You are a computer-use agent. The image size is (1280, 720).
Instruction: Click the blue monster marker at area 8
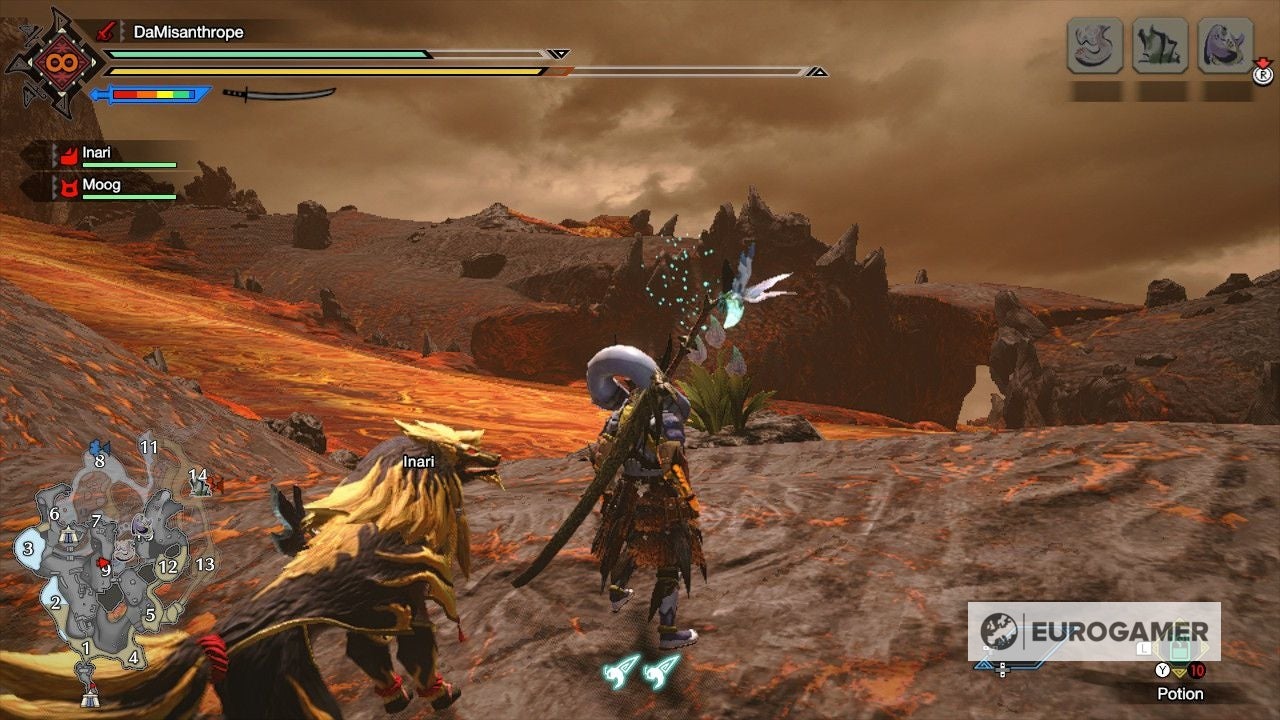[x=98, y=448]
